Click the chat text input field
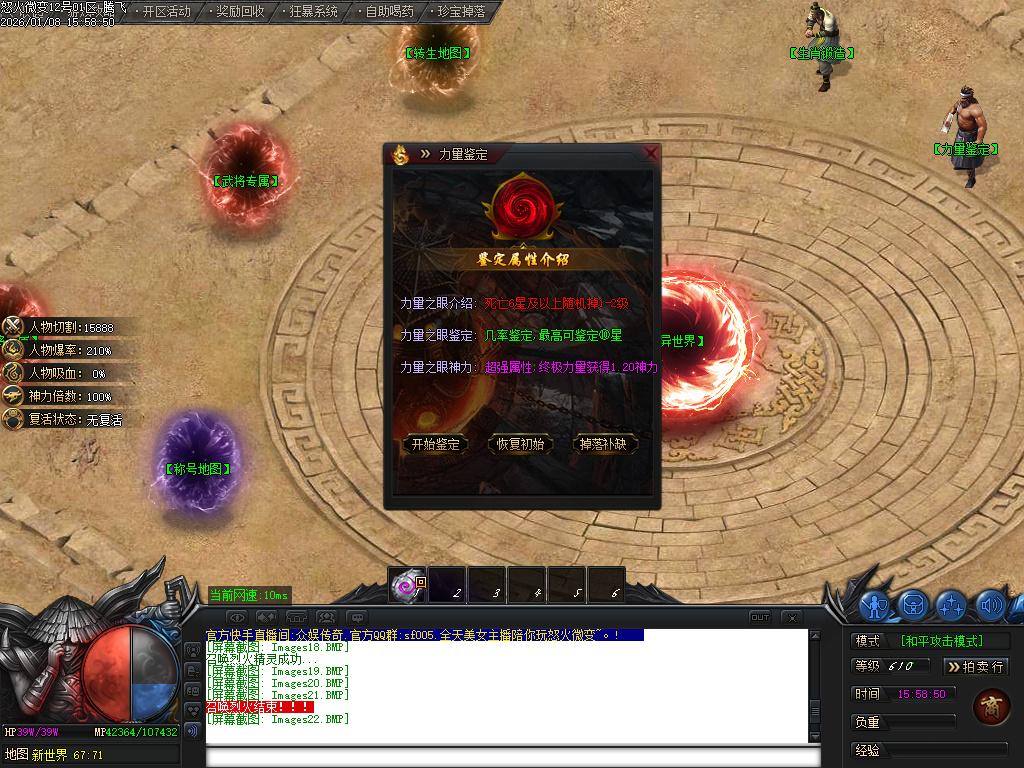The height and width of the screenshot is (768, 1024). 505,756
